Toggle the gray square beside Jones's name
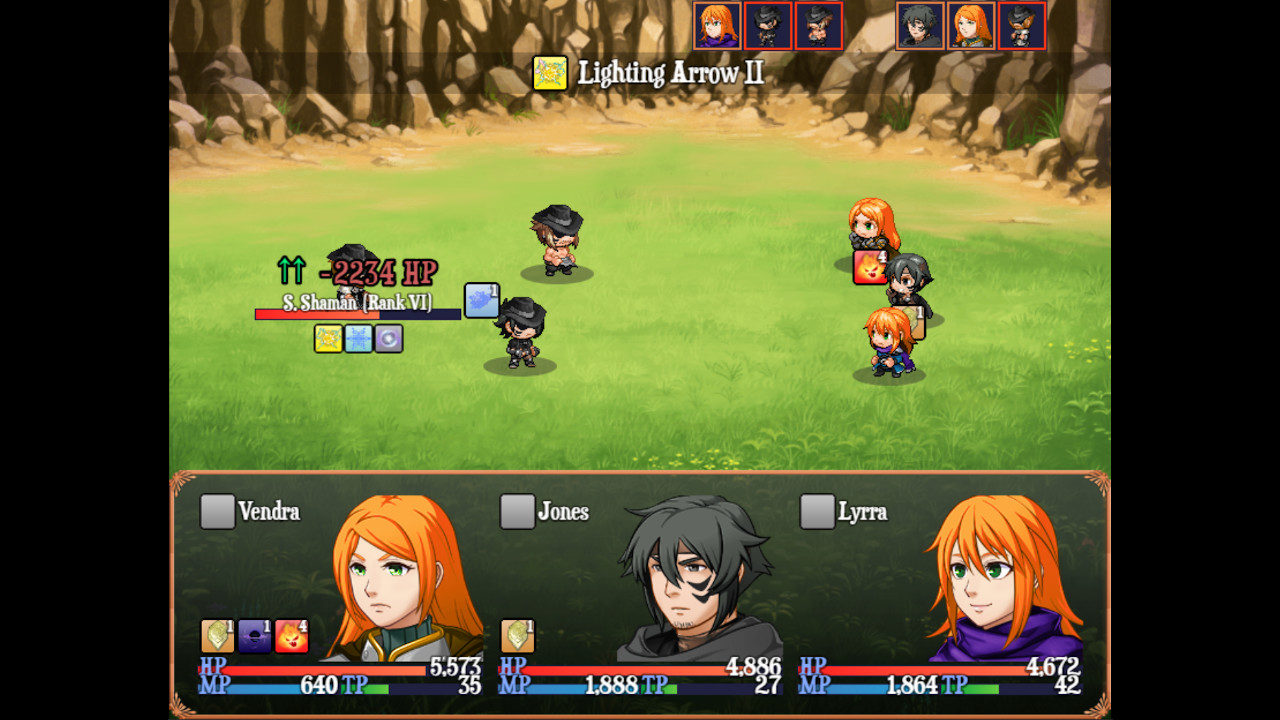The height and width of the screenshot is (720, 1280). [516, 511]
